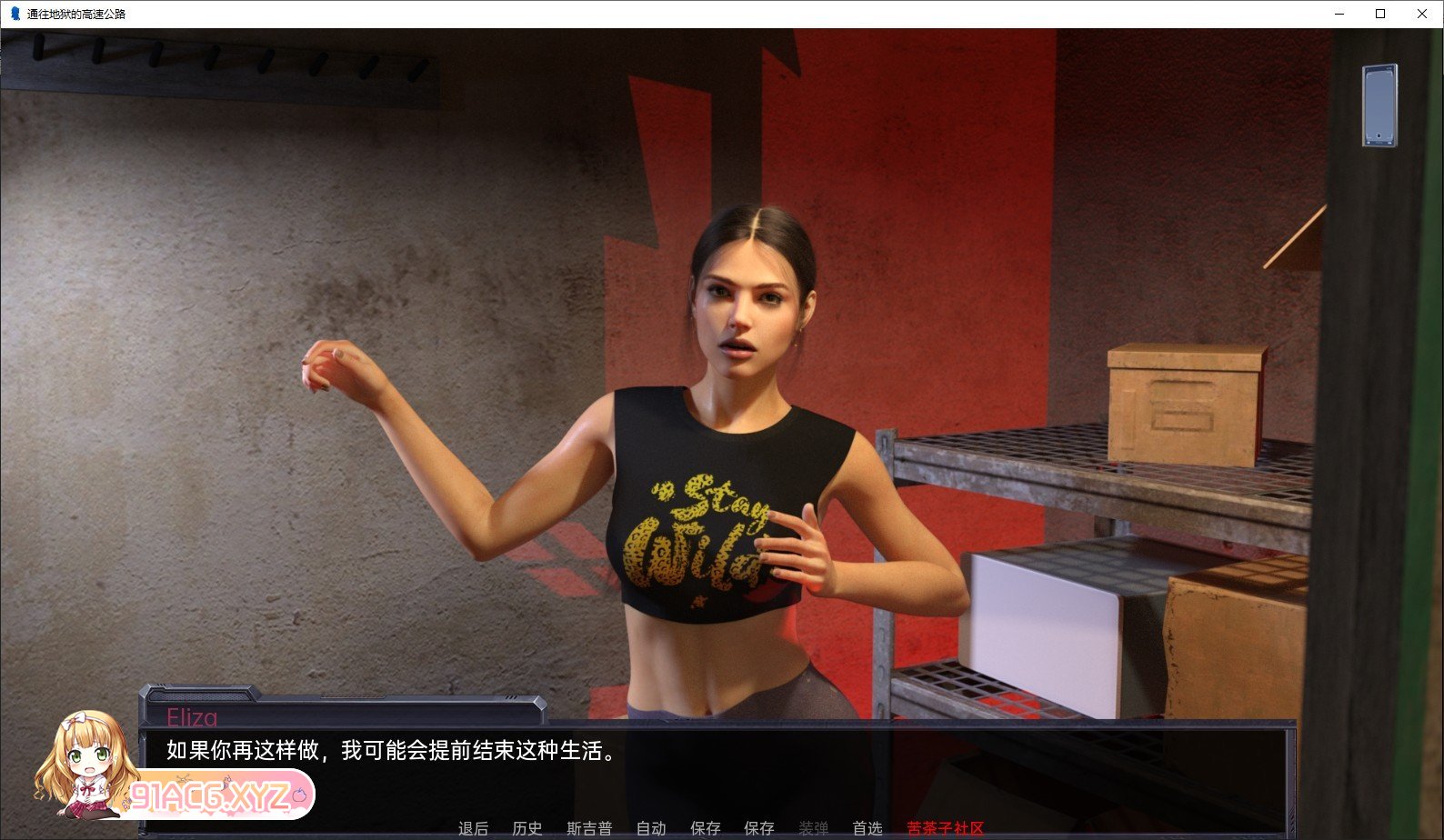The height and width of the screenshot is (840, 1444).
Task: Toggle 自动 auto-advance mode
Action: click(651, 828)
